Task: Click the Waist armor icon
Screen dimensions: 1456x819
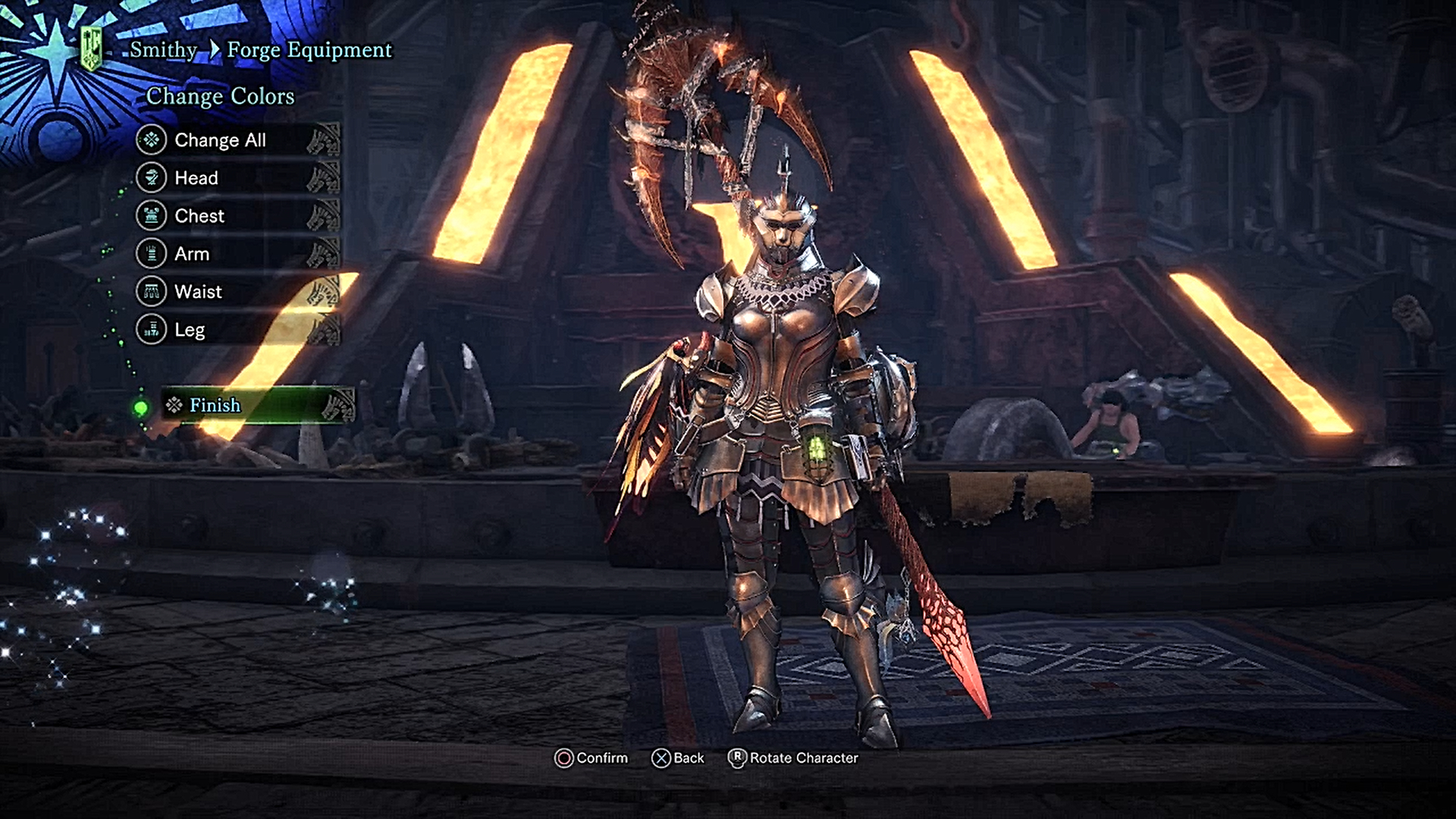Action: tap(152, 291)
